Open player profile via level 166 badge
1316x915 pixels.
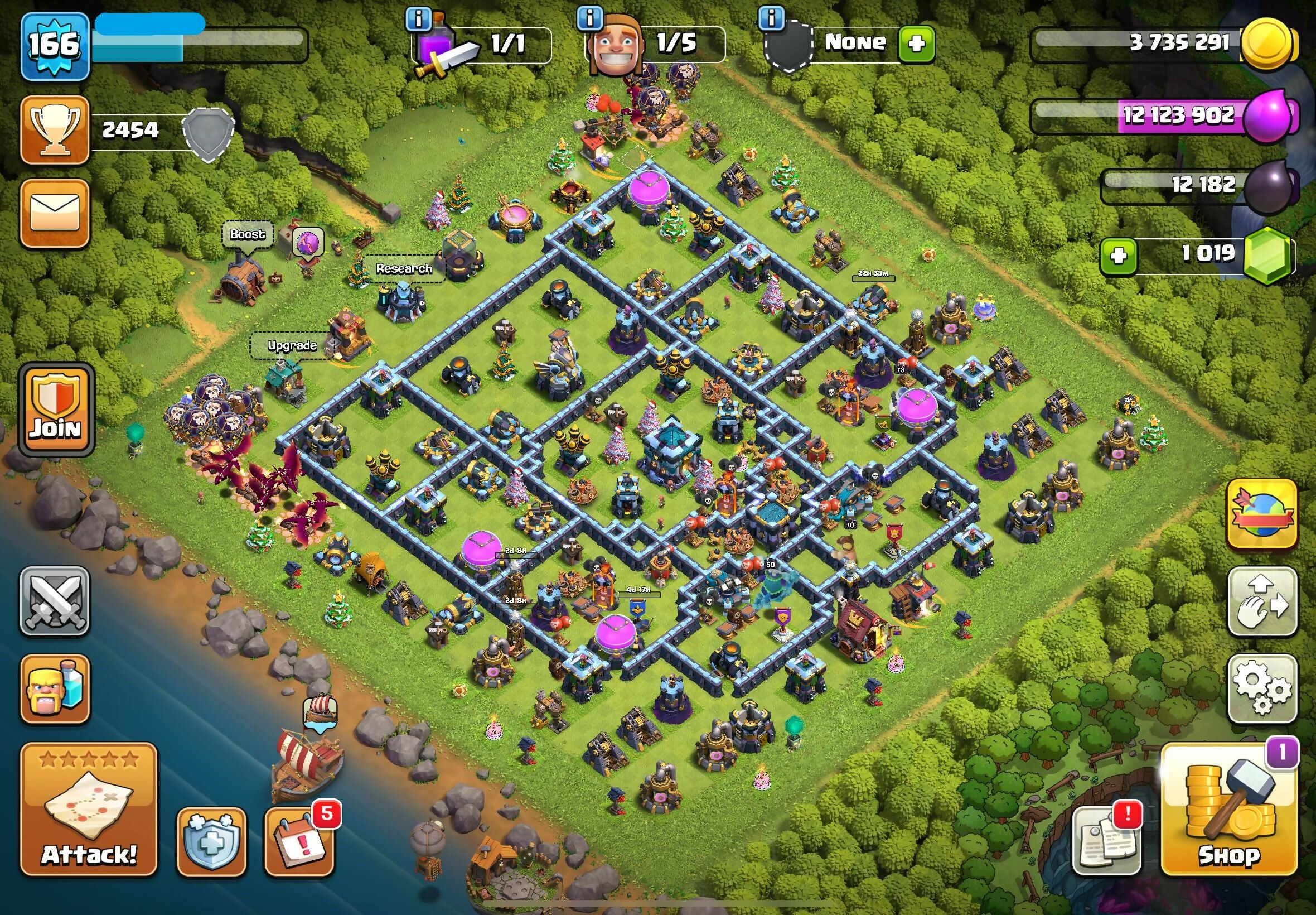(55, 46)
